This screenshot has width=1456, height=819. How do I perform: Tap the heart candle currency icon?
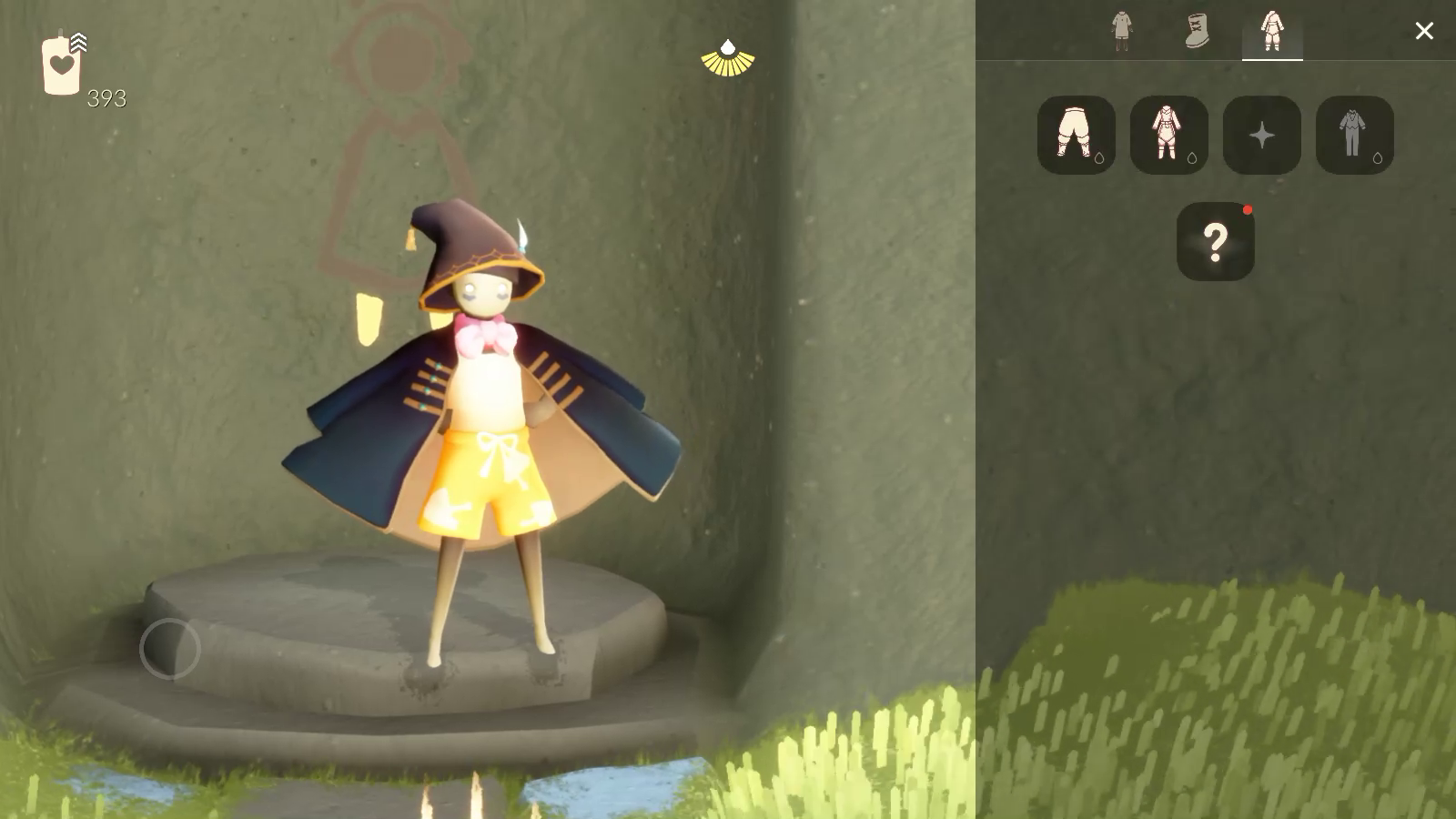click(62, 66)
